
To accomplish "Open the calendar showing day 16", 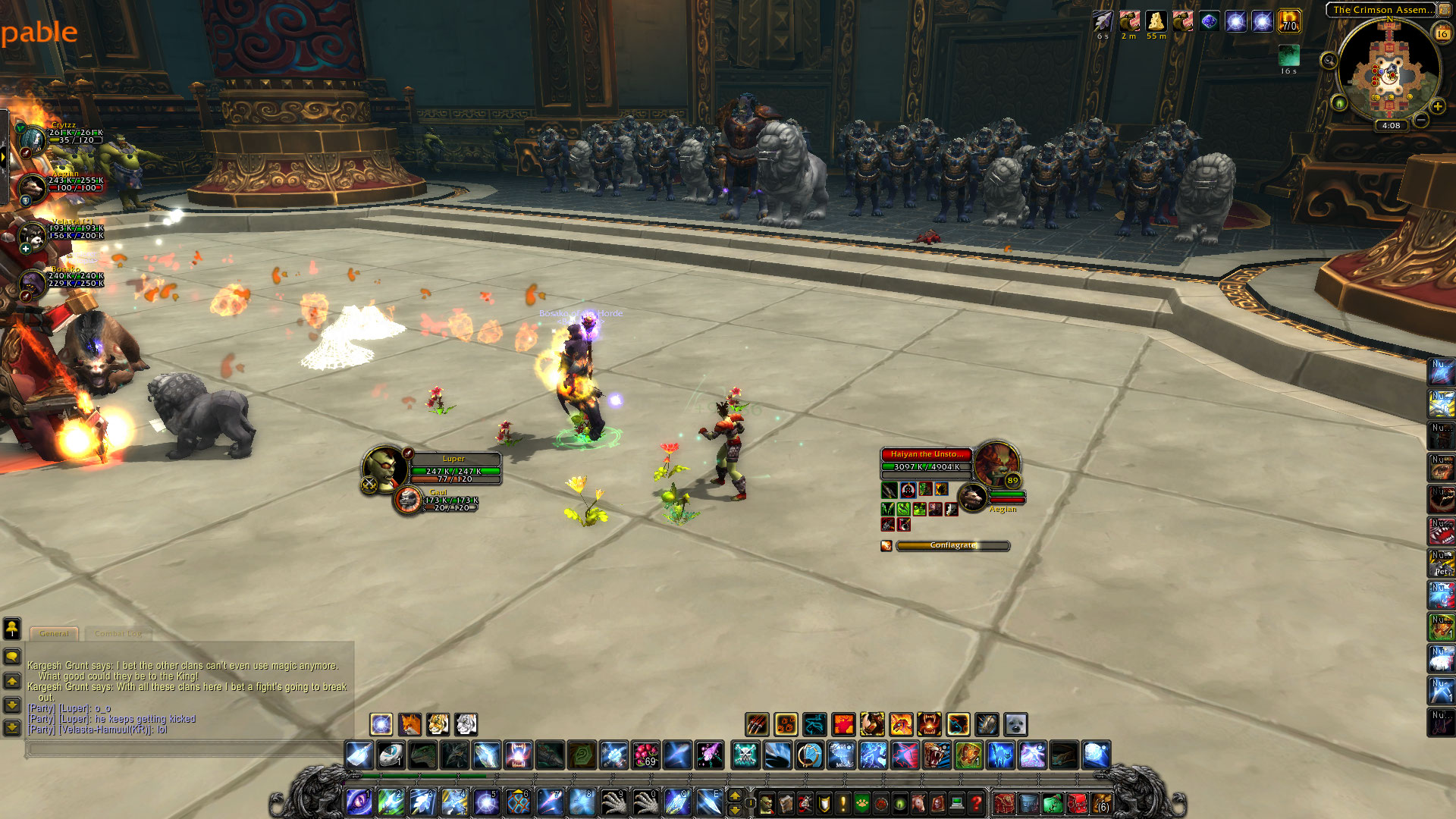I will pos(1442,33).
